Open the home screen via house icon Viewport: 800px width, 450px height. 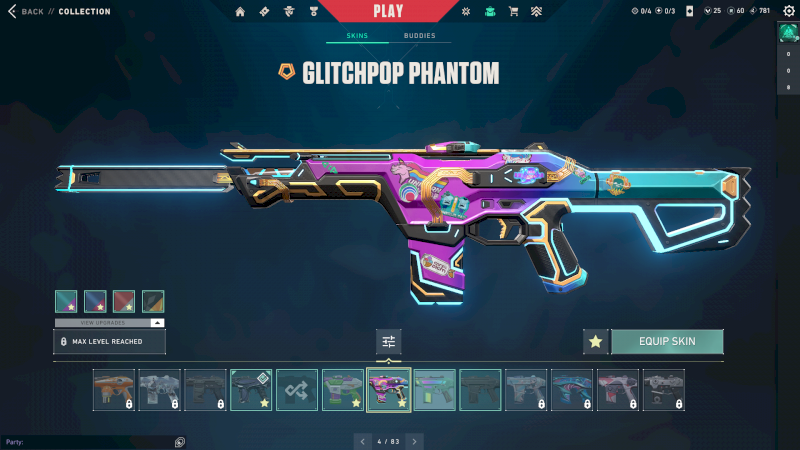(240, 12)
